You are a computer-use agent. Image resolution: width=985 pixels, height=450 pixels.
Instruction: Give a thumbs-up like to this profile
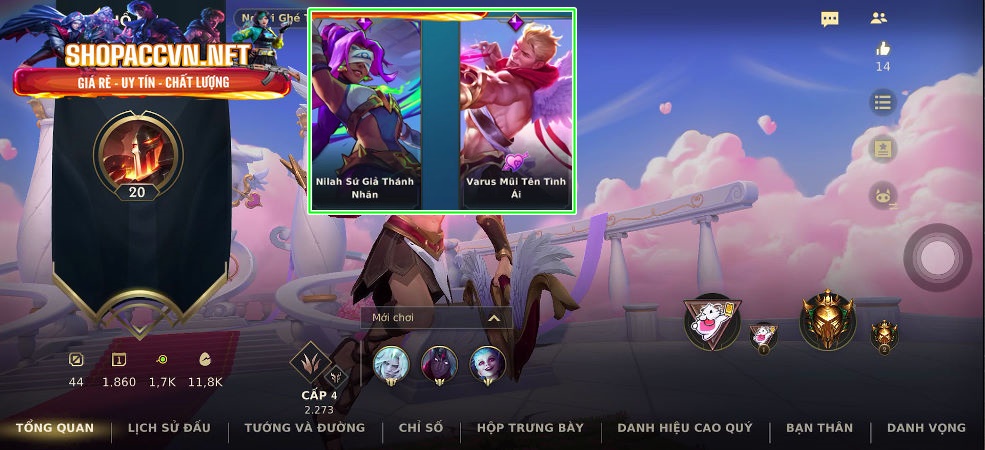(x=882, y=48)
